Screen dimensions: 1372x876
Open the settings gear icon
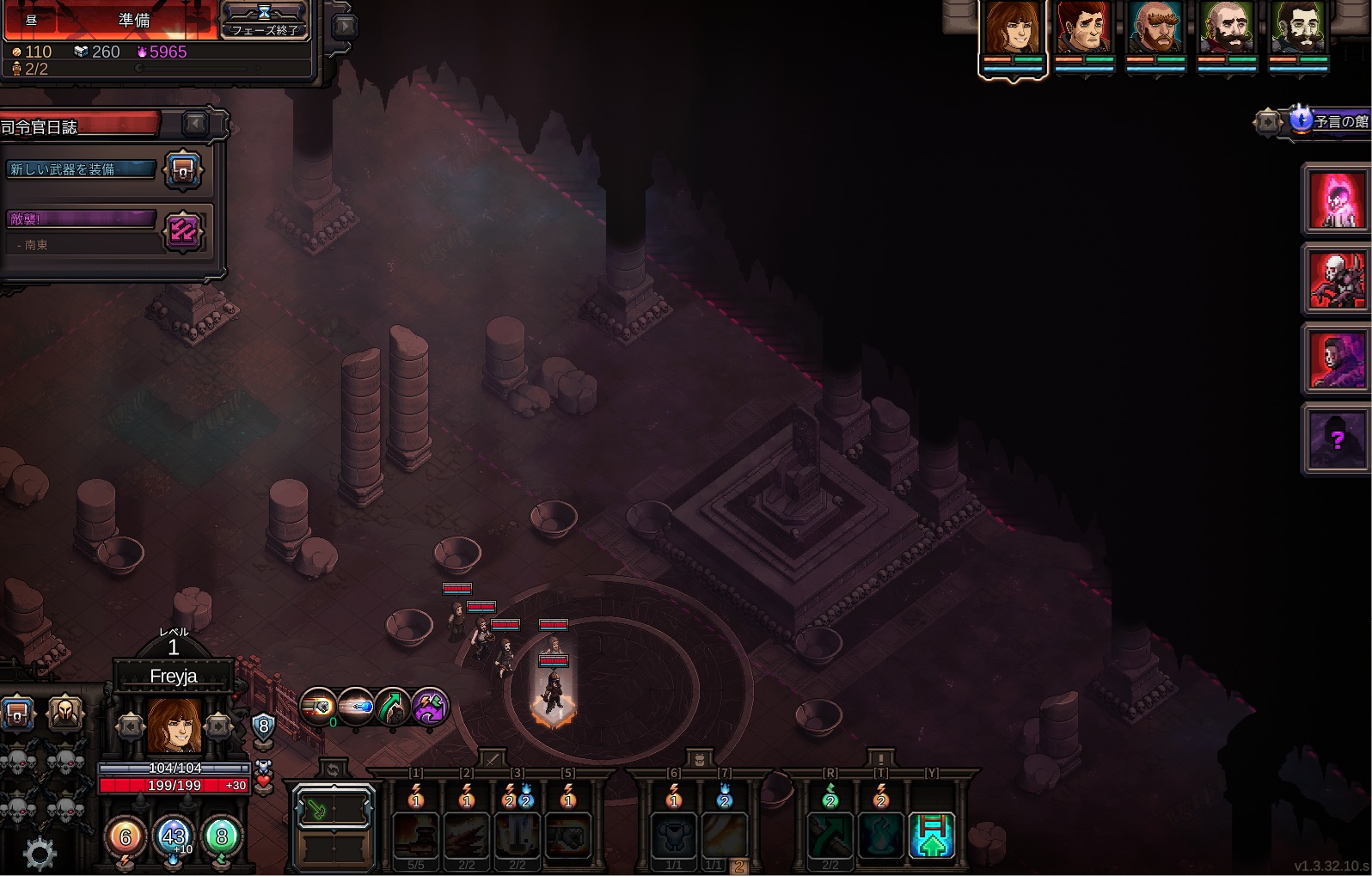click(39, 854)
